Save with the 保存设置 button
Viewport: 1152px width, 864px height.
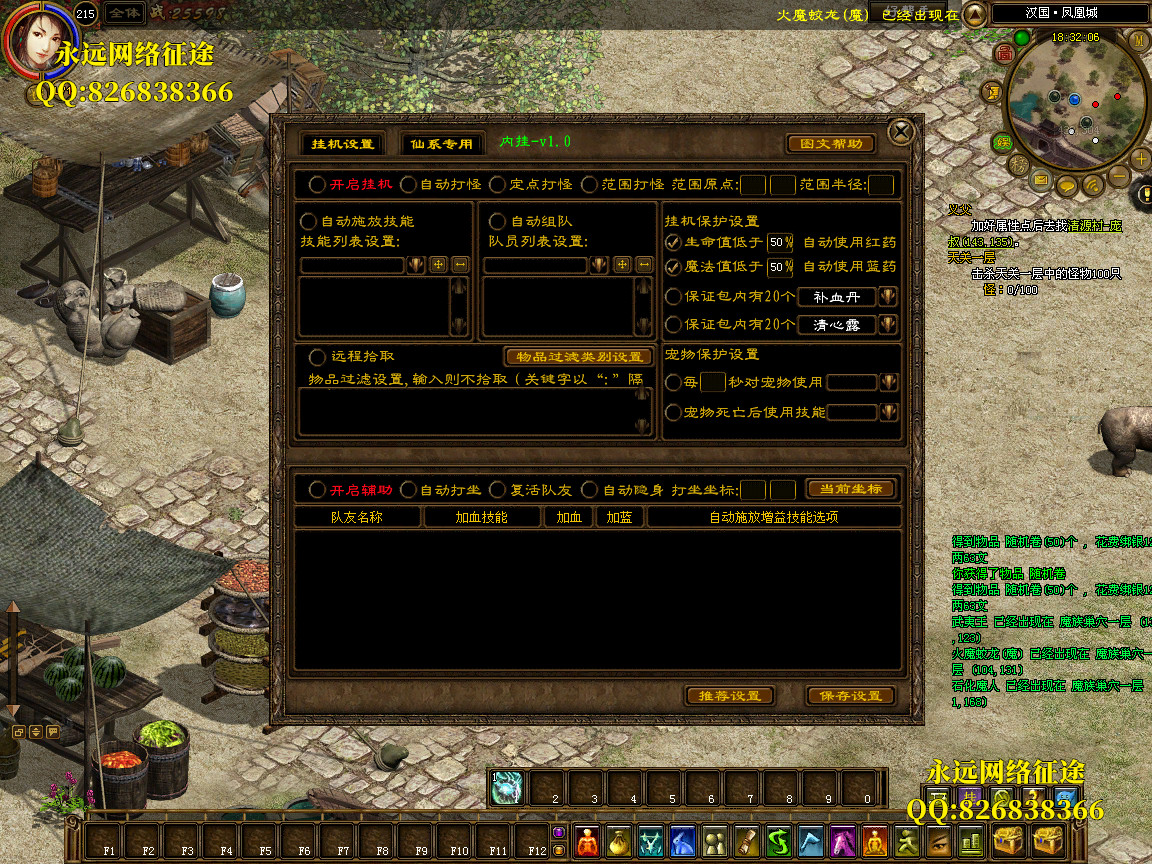(850, 696)
